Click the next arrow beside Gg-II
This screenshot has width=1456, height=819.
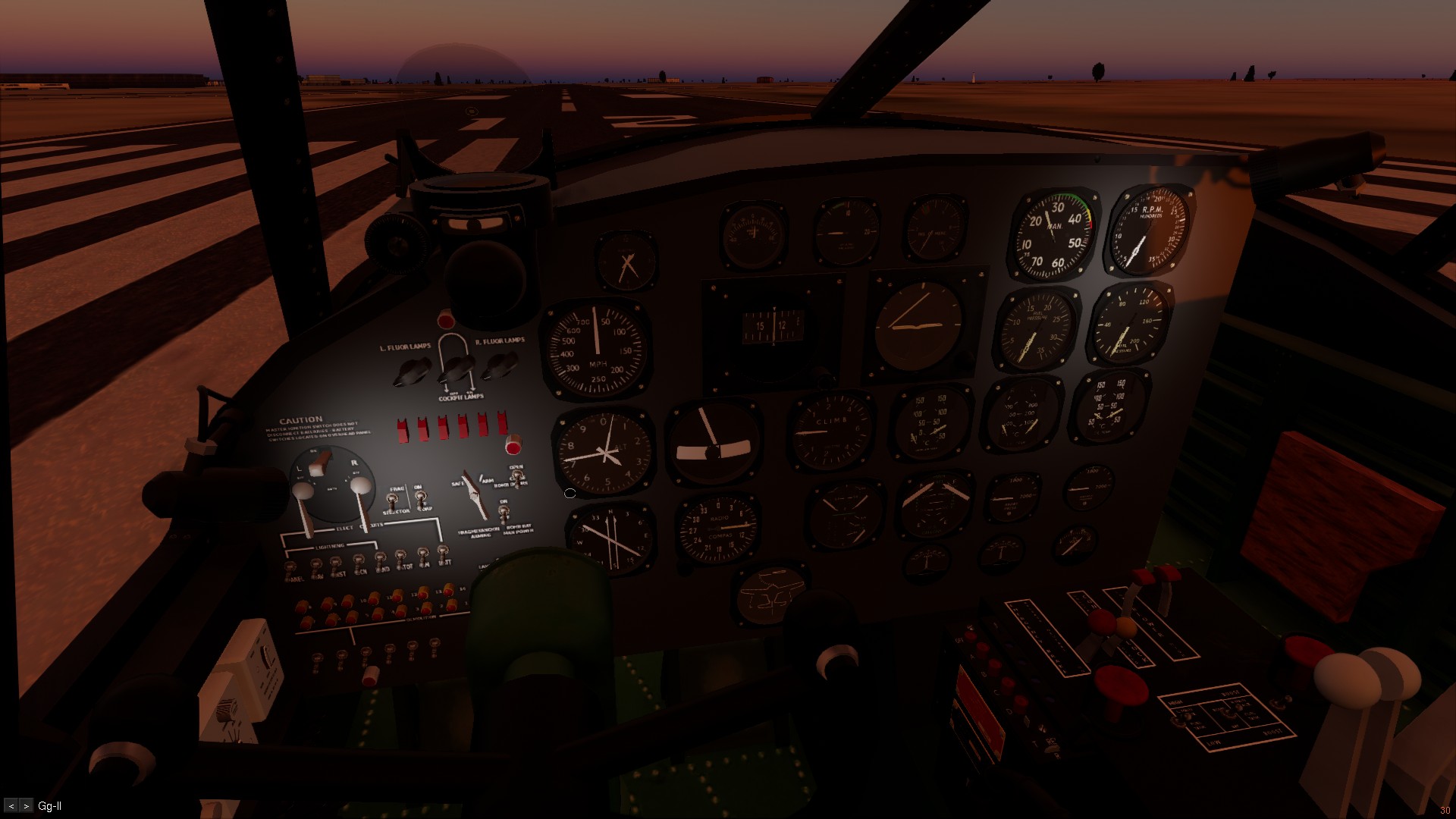pos(27,806)
